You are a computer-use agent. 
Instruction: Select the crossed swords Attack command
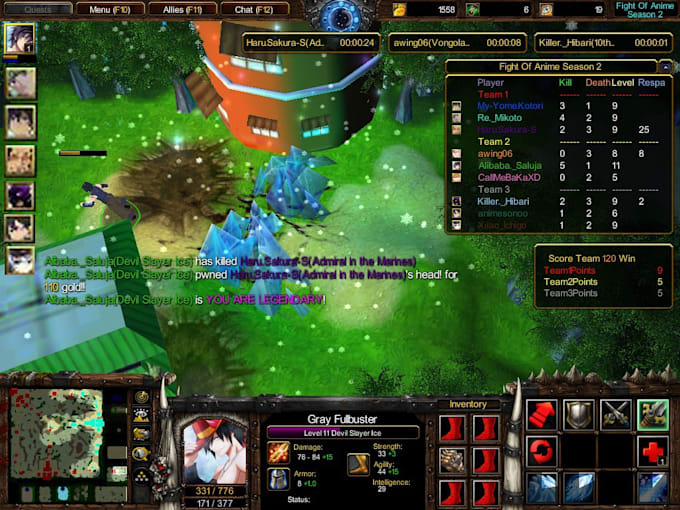click(616, 414)
